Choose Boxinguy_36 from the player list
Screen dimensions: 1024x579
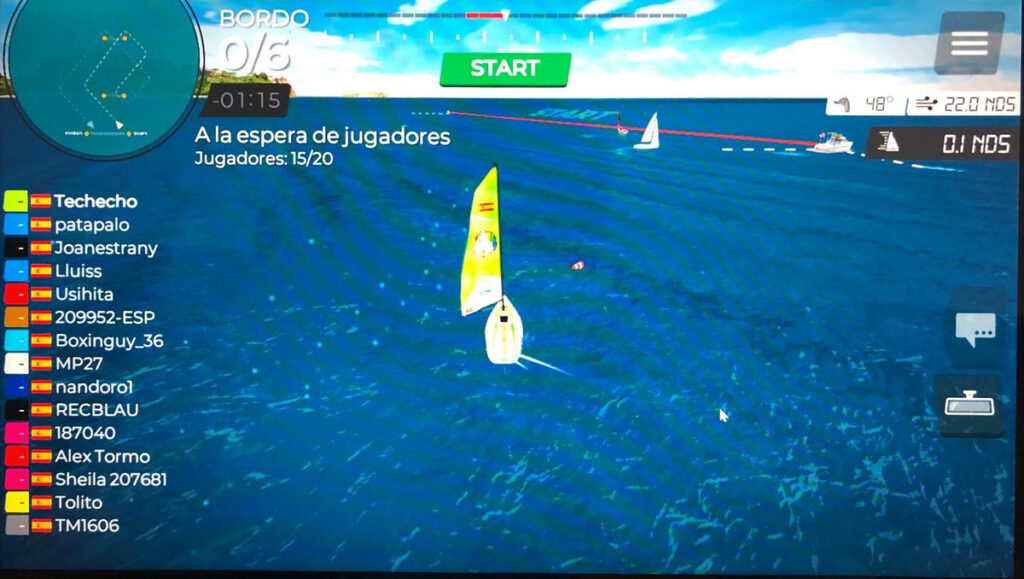pyautogui.click(x=108, y=341)
